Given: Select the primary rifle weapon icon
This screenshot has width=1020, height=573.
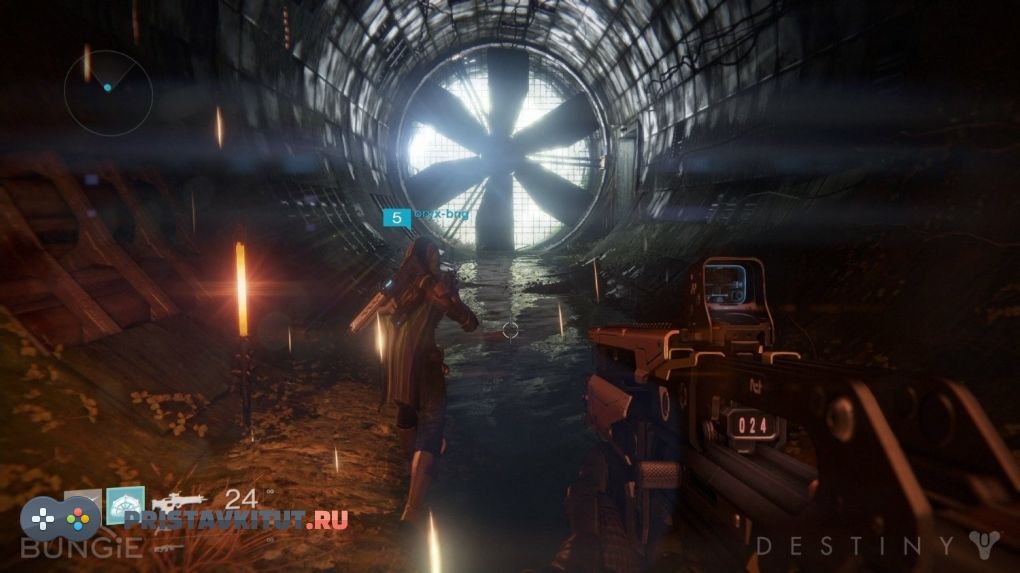Looking at the screenshot, I should pyautogui.click(x=178, y=502).
